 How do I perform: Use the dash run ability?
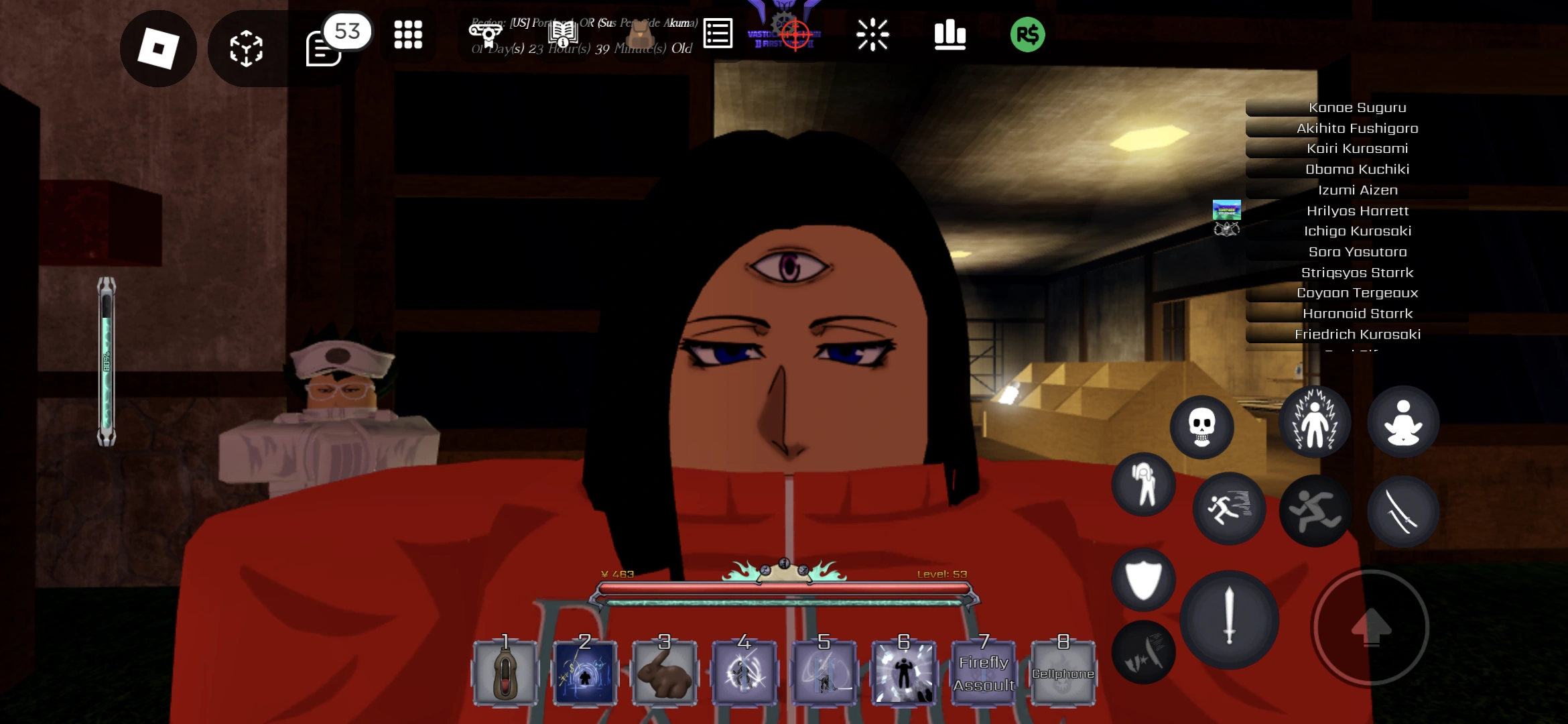pos(1230,508)
